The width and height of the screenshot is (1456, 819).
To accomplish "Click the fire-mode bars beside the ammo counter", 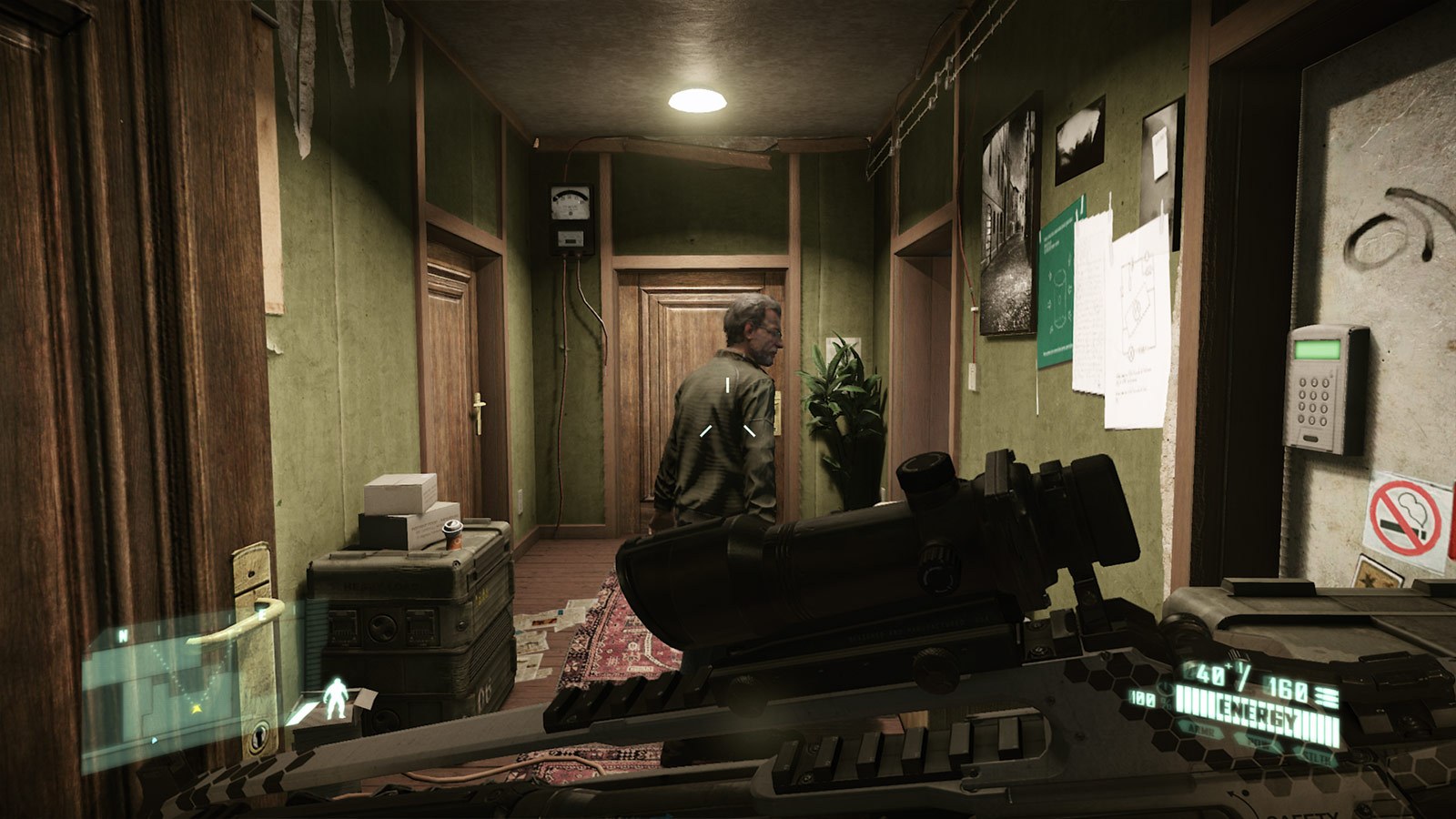I will (1327, 697).
